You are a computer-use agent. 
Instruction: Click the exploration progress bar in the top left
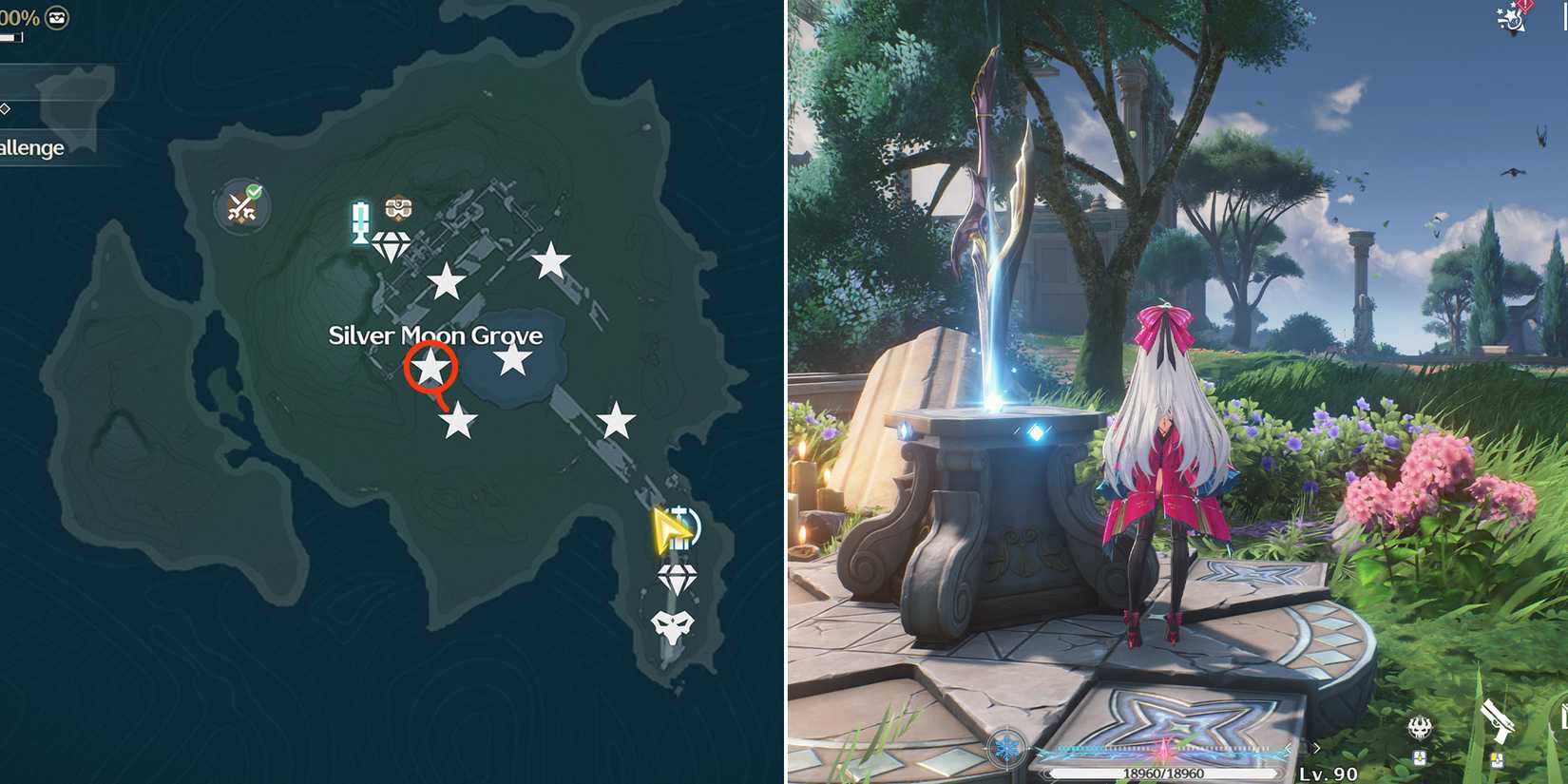pyautogui.click(x=11, y=38)
